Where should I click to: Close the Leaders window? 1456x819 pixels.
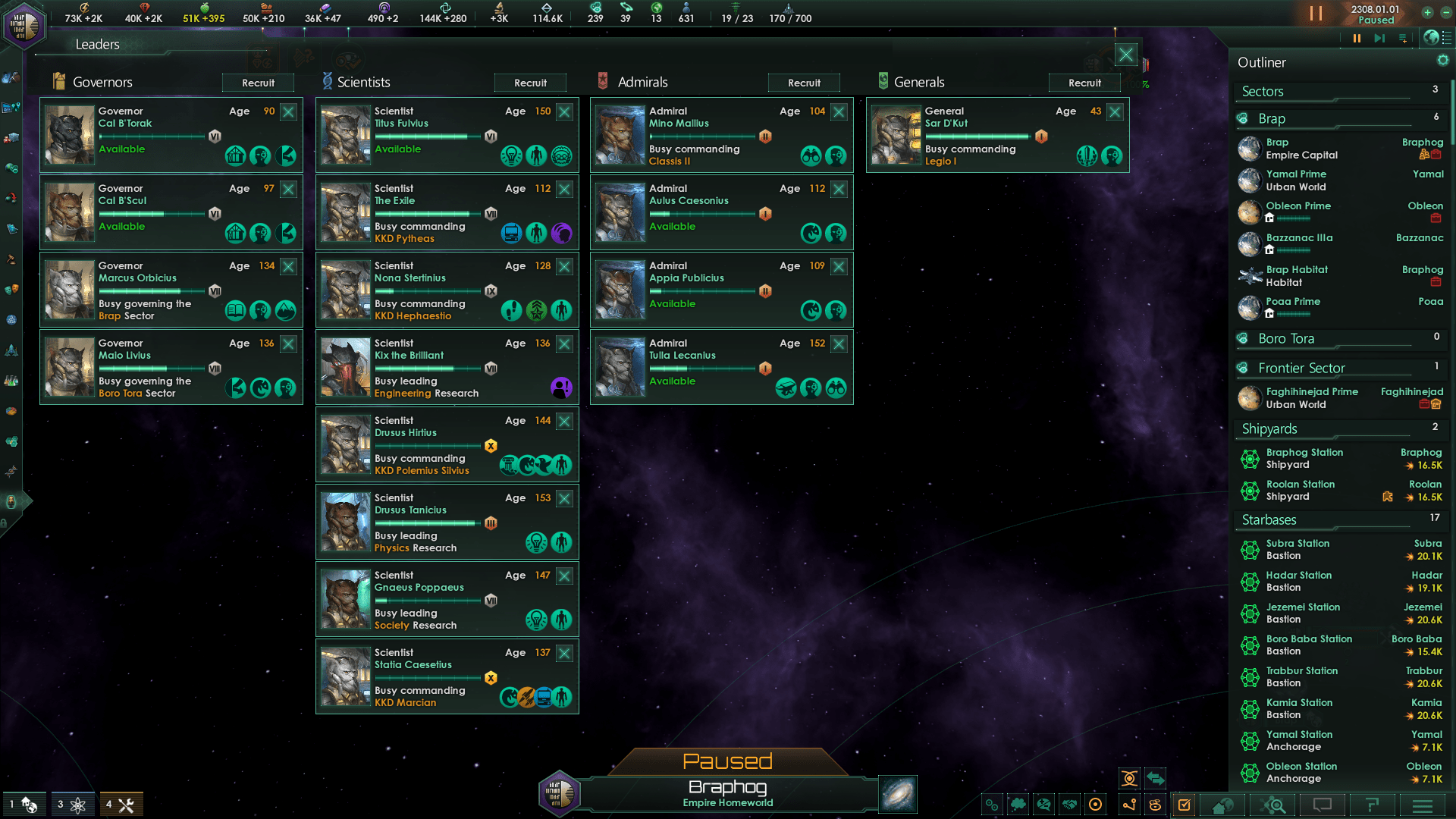[x=1125, y=55]
